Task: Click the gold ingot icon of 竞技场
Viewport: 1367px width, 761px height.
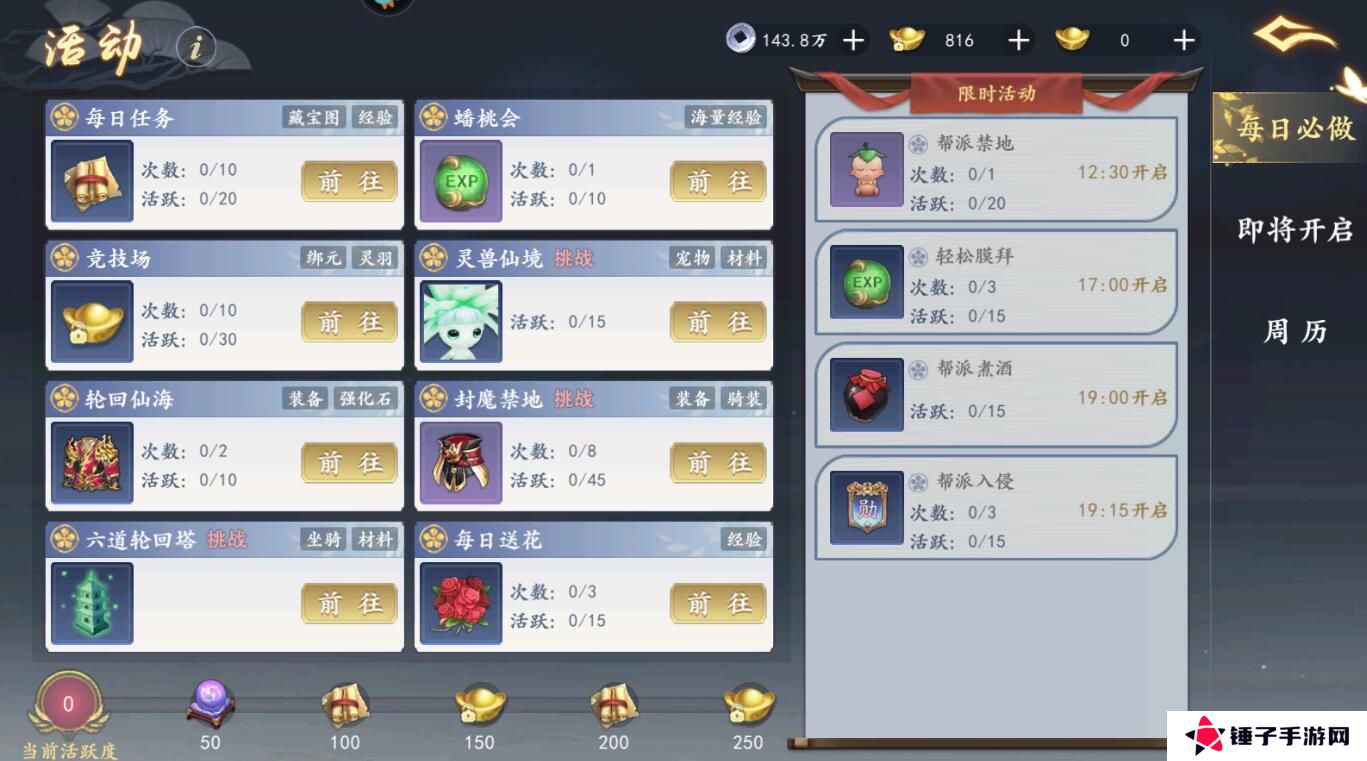Action: pyautogui.click(x=91, y=322)
